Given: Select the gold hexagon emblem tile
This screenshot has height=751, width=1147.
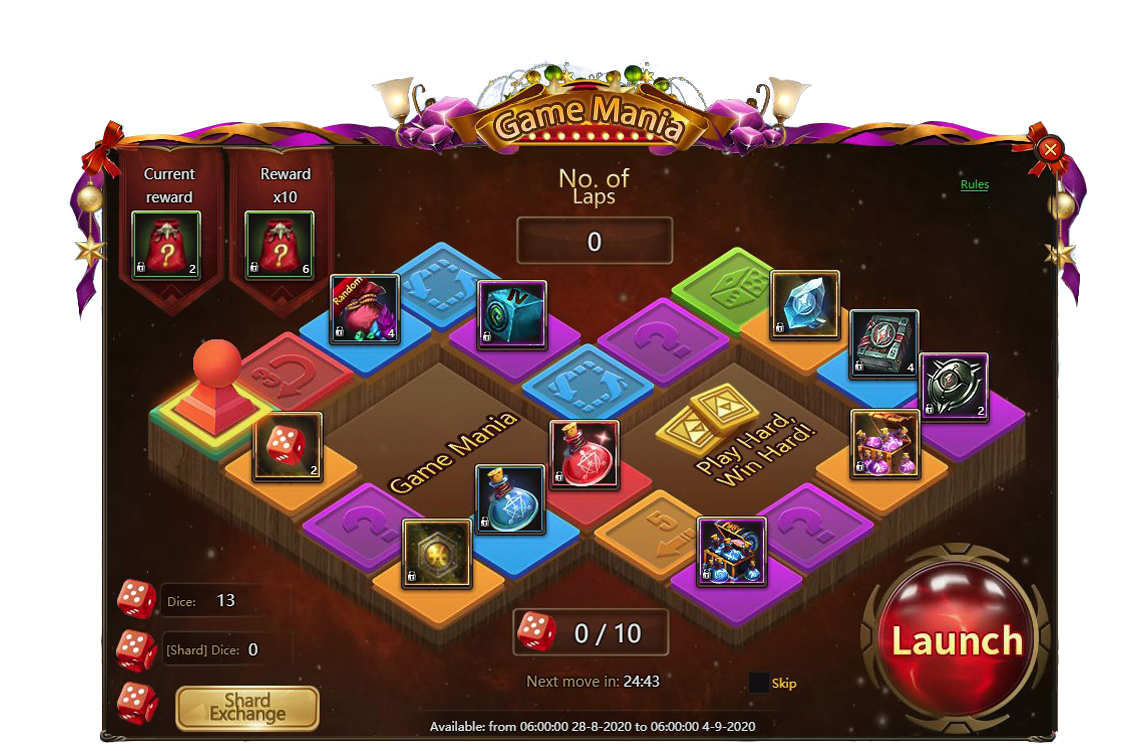Looking at the screenshot, I should tap(437, 553).
